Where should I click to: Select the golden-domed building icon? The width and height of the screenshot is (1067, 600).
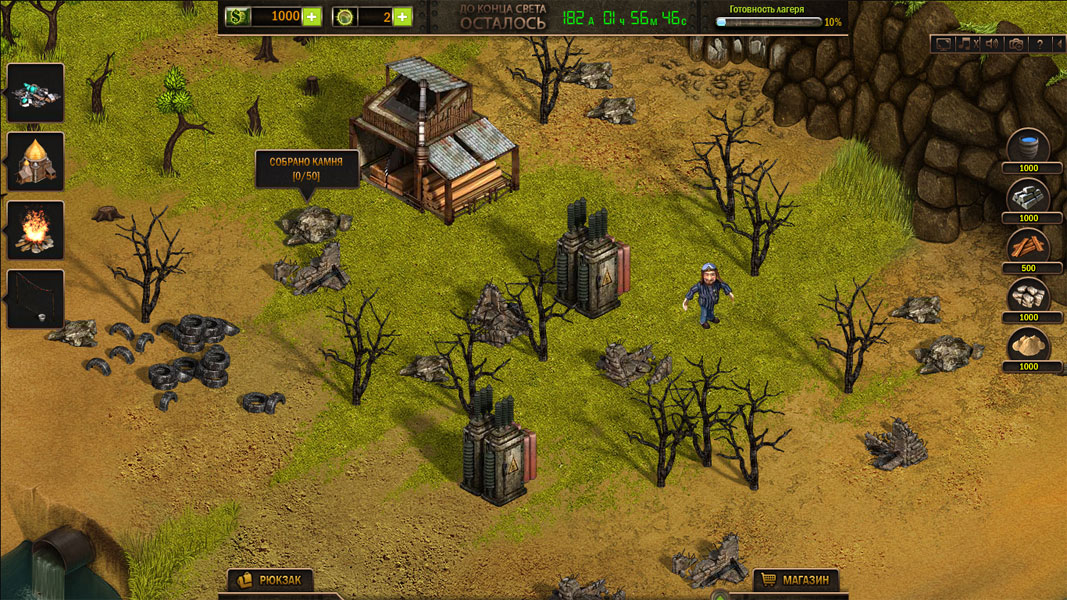[36, 160]
